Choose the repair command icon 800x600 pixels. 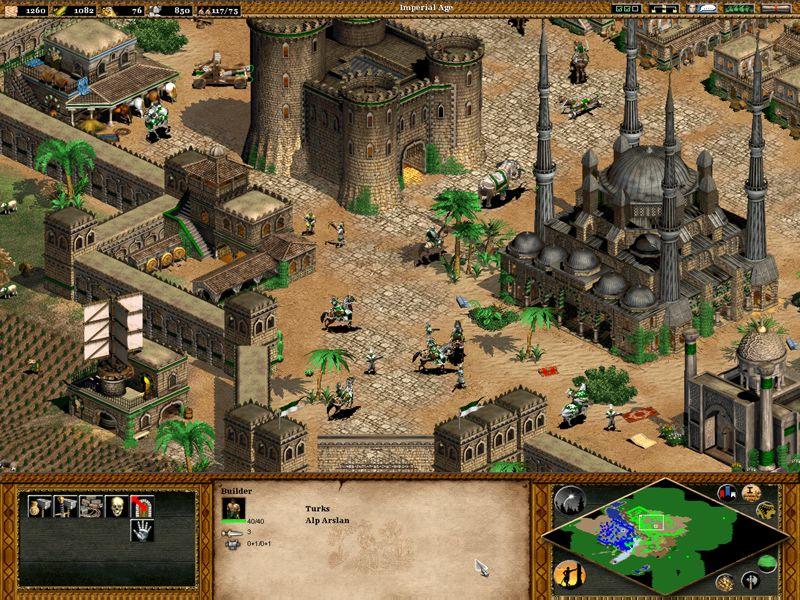pos(91,505)
